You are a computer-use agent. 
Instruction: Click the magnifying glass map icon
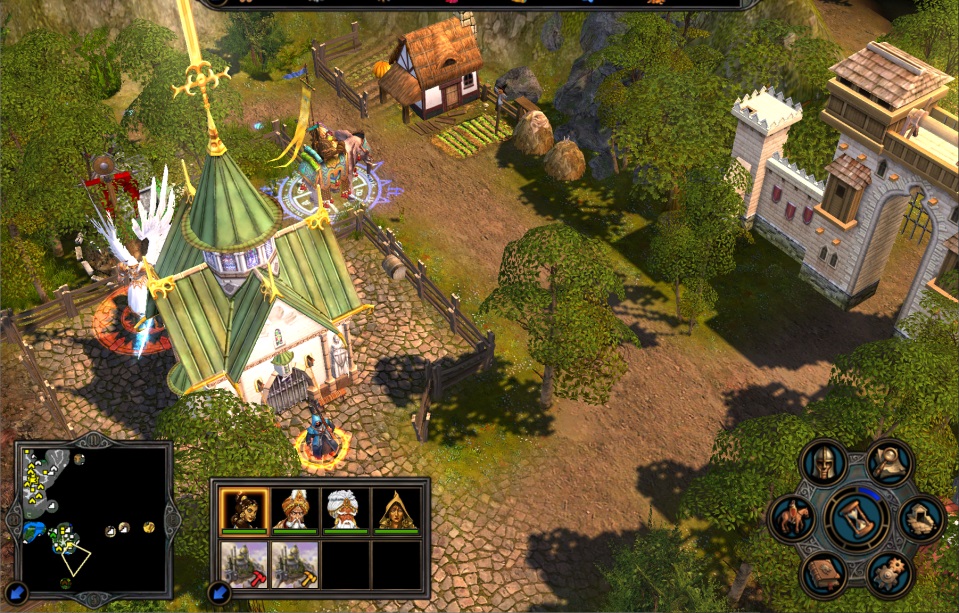click(x=887, y=462)
